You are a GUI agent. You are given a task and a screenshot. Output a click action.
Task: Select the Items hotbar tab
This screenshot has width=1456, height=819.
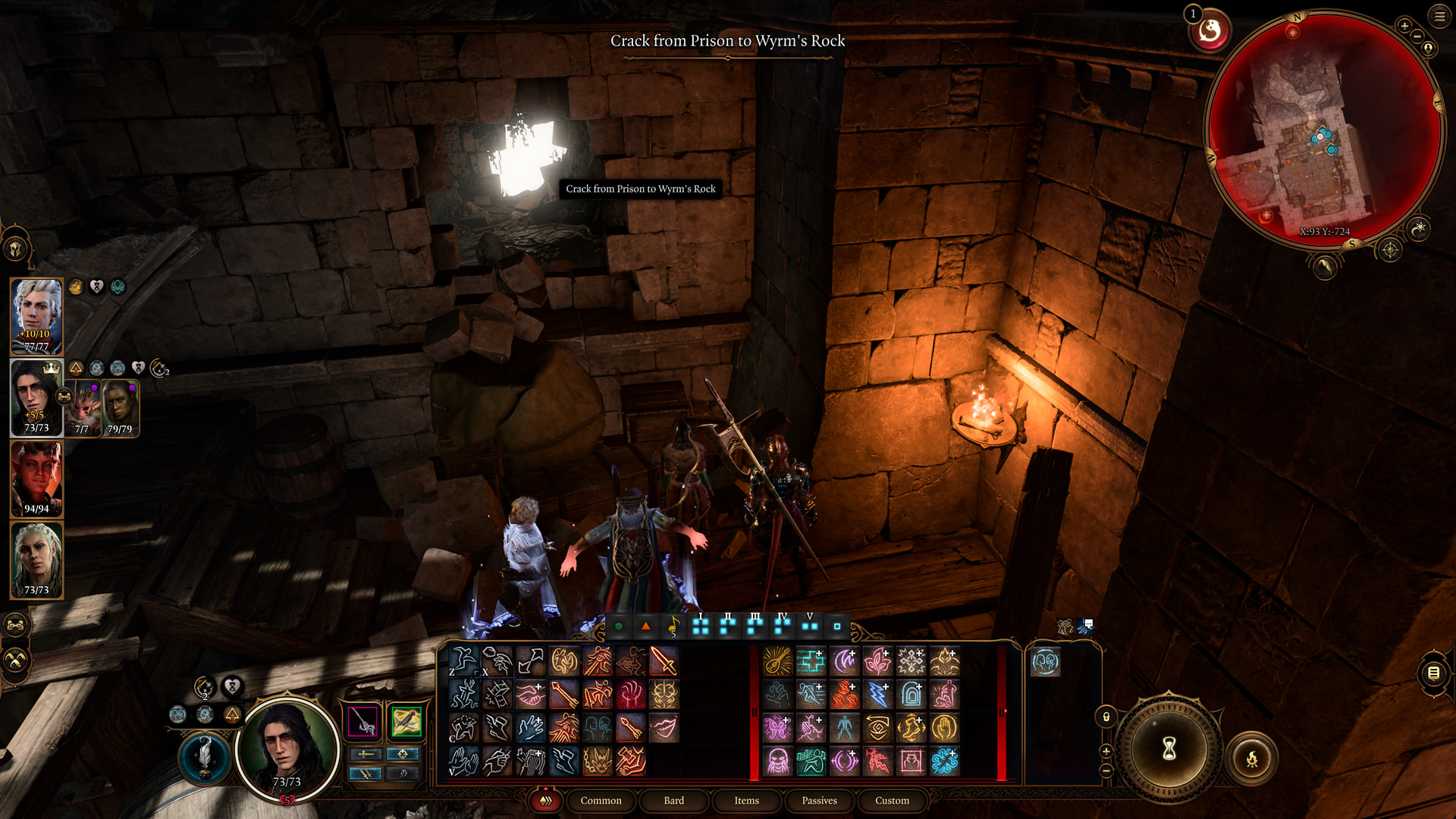click(x=746, y=801)
